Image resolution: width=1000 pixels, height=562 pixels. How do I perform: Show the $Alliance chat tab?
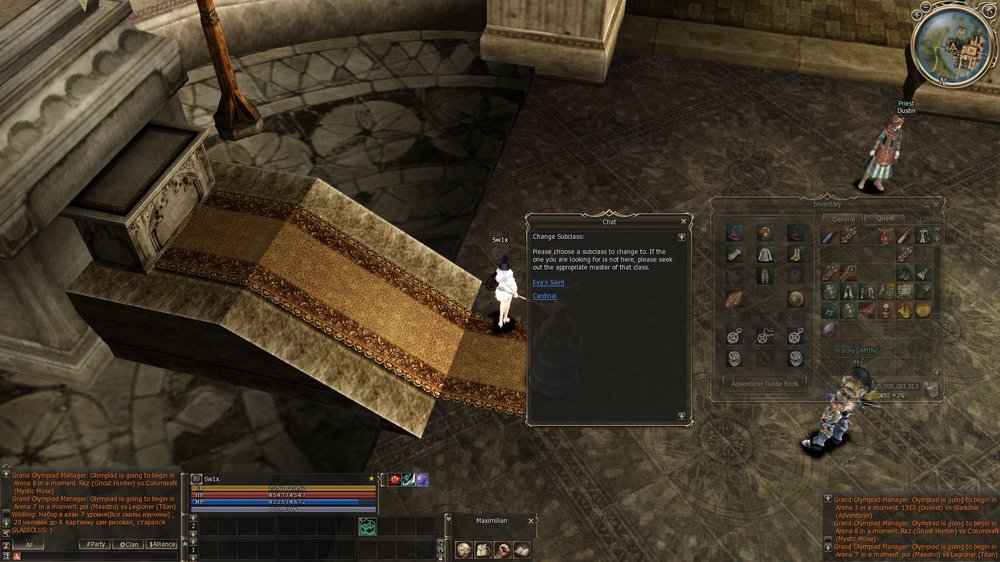[162, 544]
